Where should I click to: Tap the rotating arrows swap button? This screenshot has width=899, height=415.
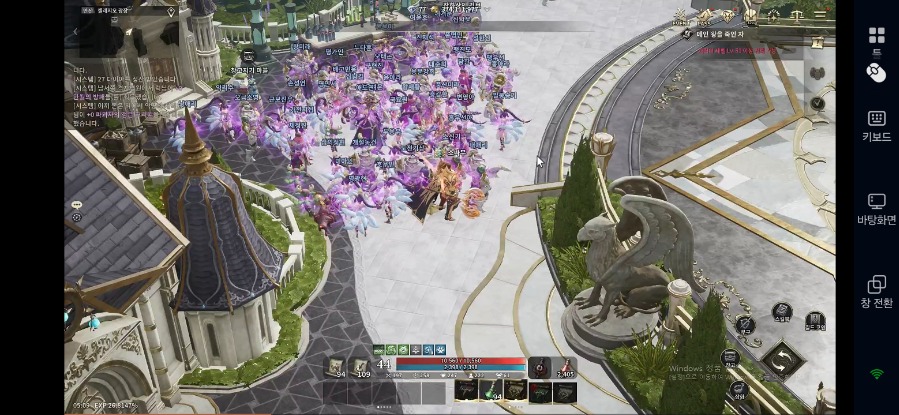click(x=782, y=358)
